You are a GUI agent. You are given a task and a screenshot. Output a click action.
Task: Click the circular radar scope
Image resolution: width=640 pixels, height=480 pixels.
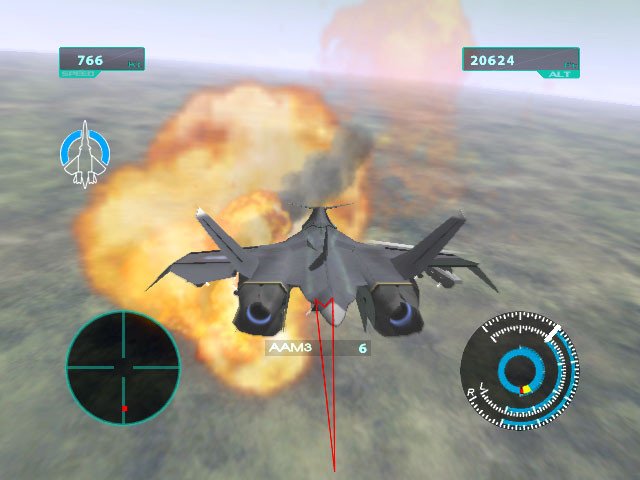[x=123, y=367]
